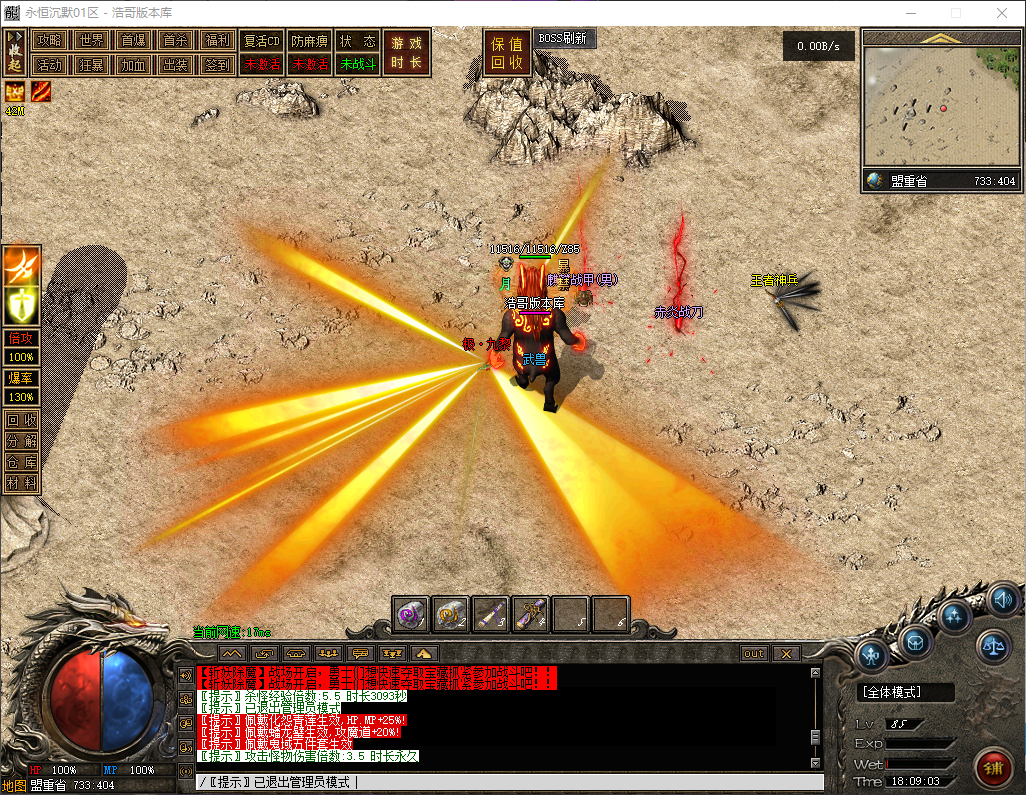The height and width of the screenshot is (795, 1026).
Task: Activate the glowing shield skill icon
Action: (22, 303)
